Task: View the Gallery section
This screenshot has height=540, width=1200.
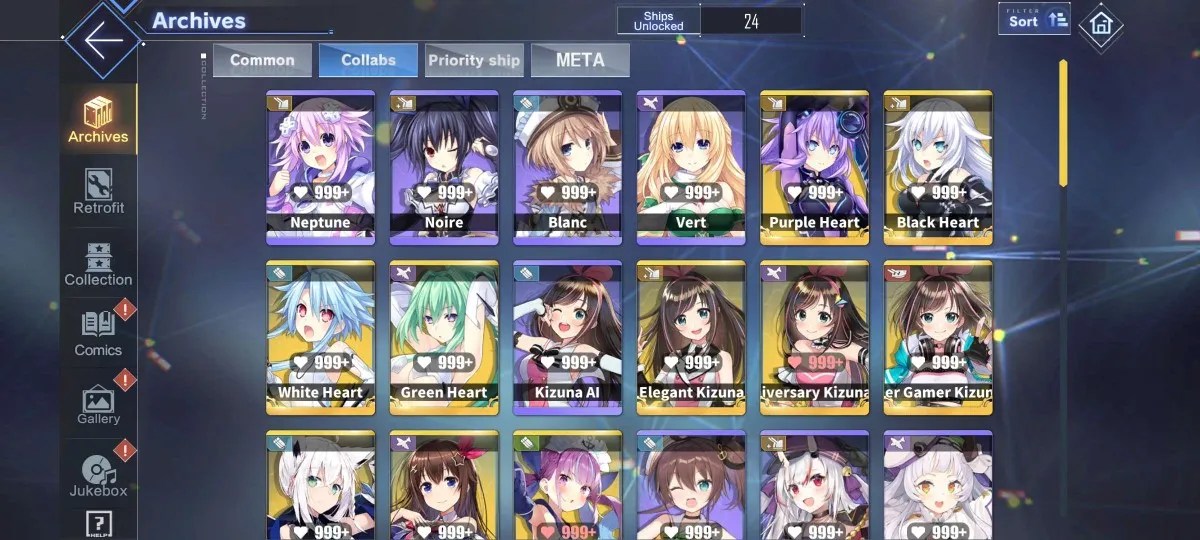Action: (99, 404)
